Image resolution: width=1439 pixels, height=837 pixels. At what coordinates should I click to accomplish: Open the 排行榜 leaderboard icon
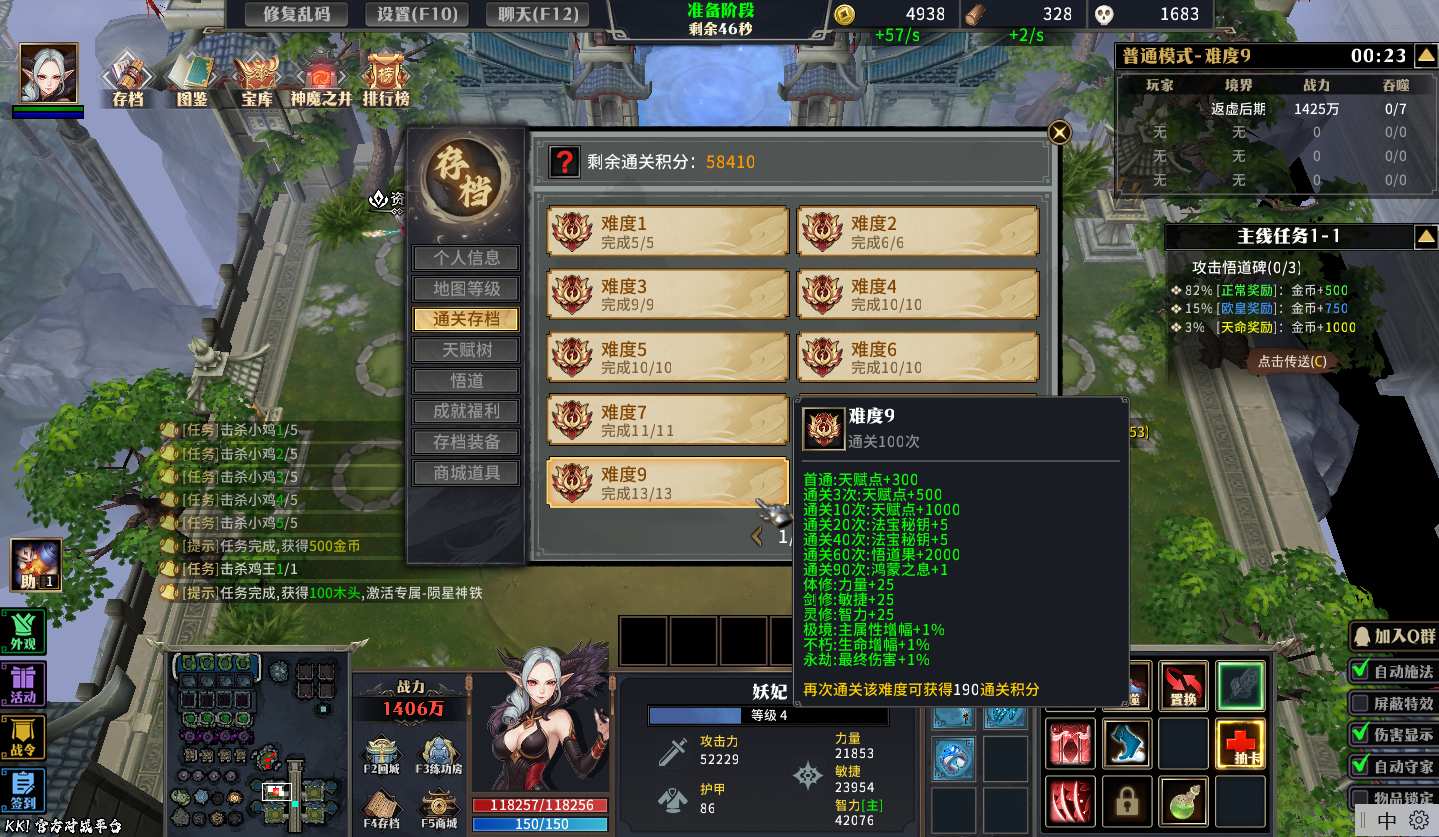tap(386, 78)
